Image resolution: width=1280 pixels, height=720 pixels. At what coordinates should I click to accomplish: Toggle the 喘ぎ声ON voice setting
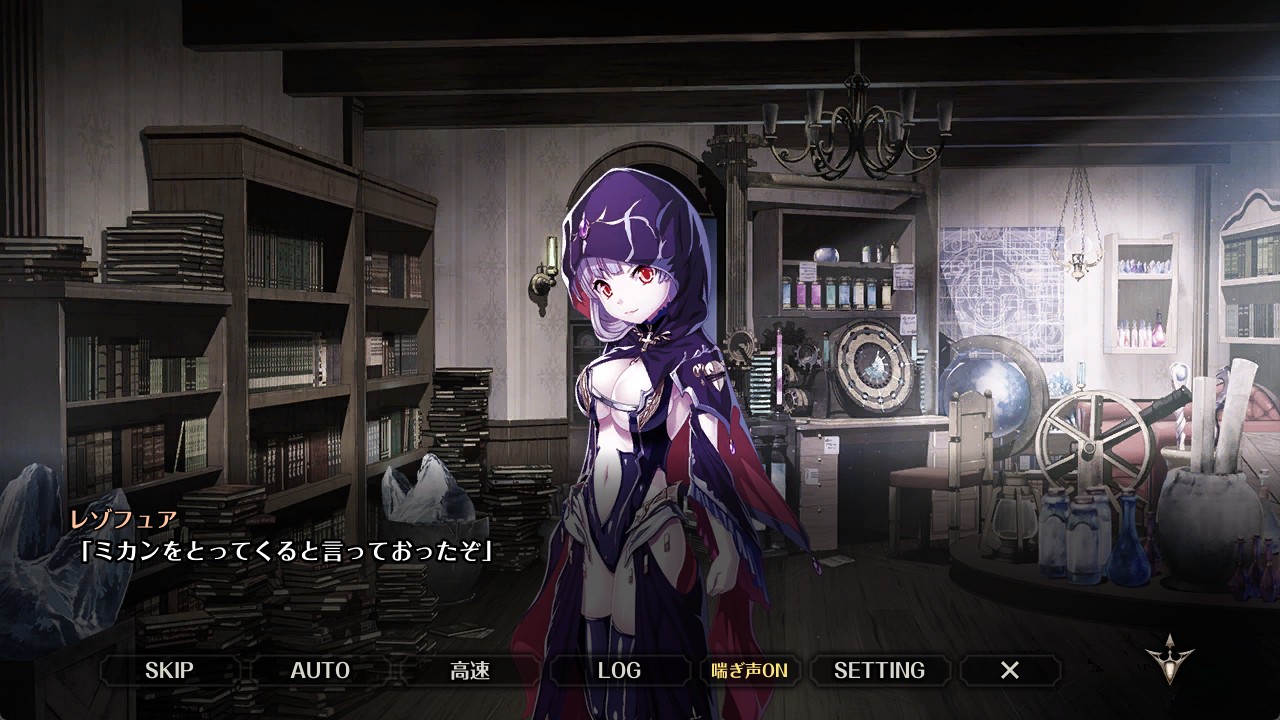pyautogui.click(x=749, y=670)
